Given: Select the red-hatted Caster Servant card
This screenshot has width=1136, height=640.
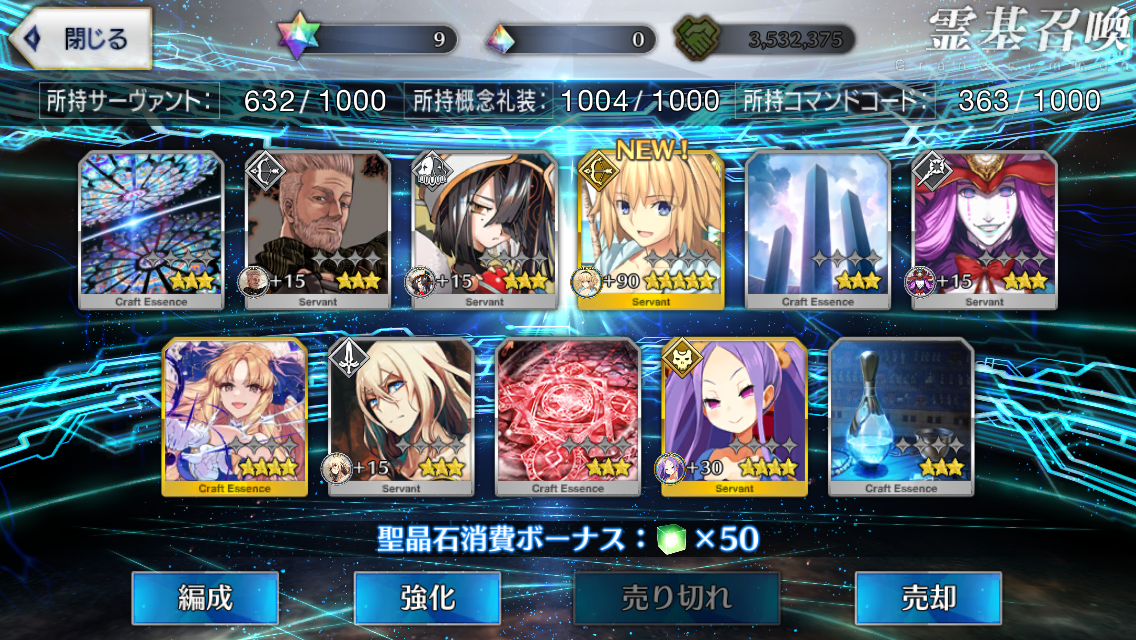Looking at the screenshot, I should click(985, 229).
